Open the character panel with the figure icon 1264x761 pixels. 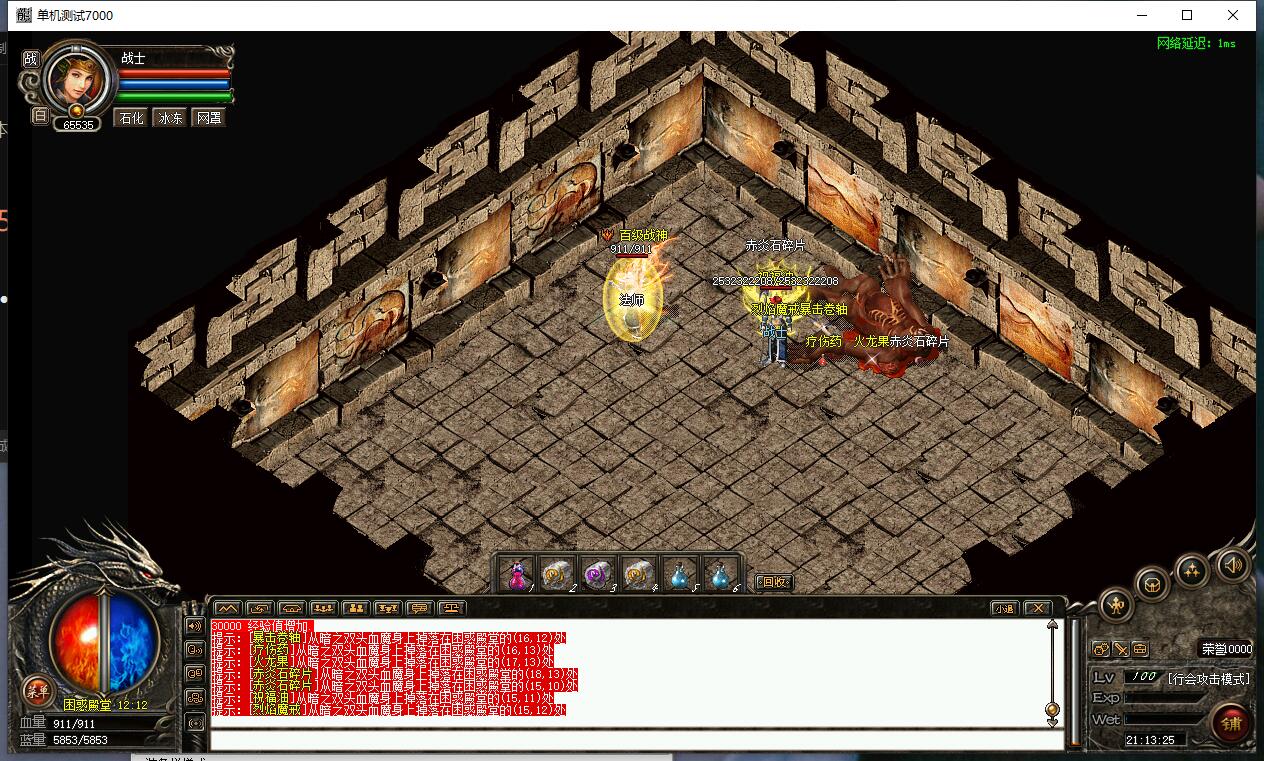point(1116,604)
